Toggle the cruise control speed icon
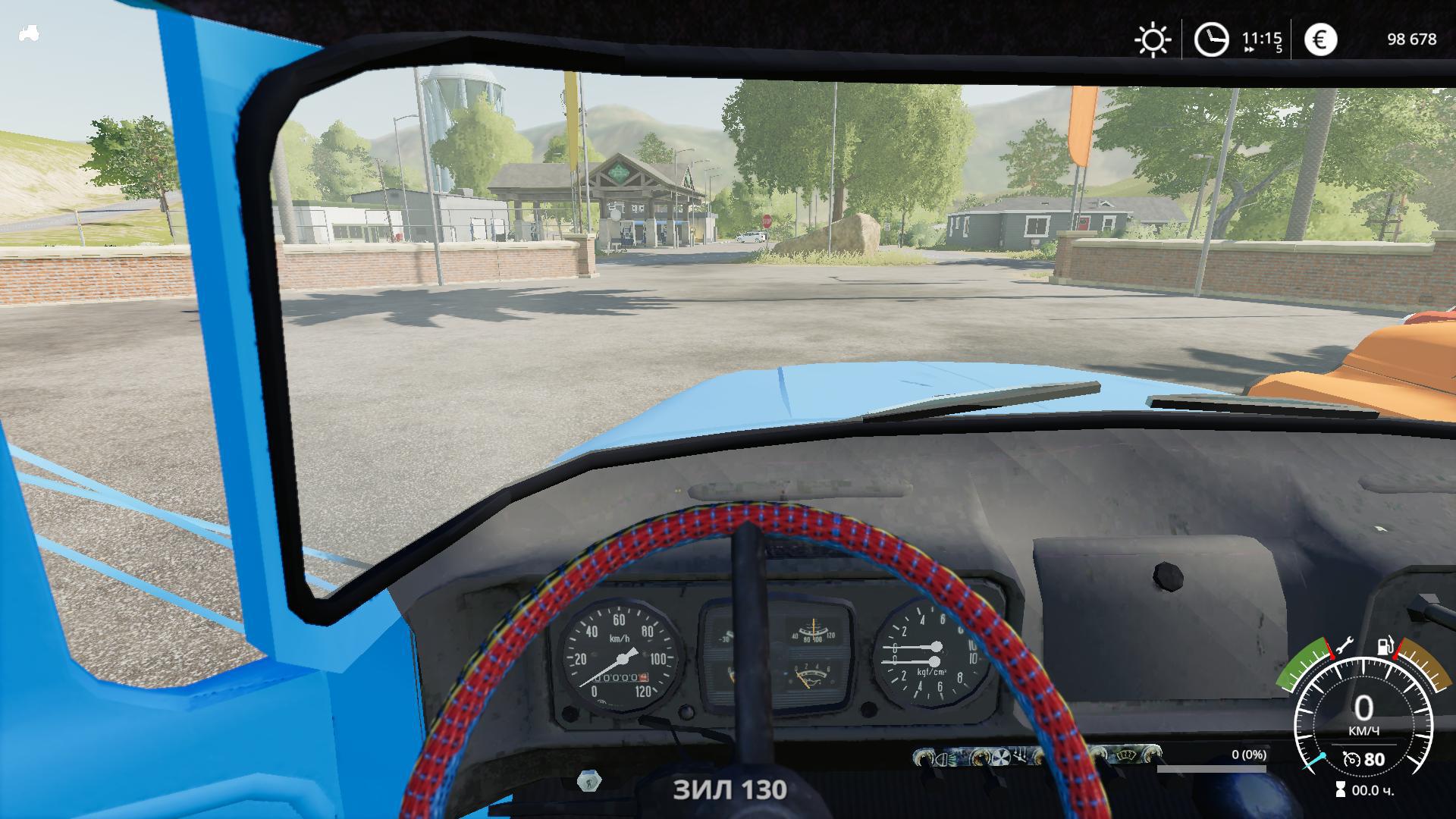 point(1351,759)
